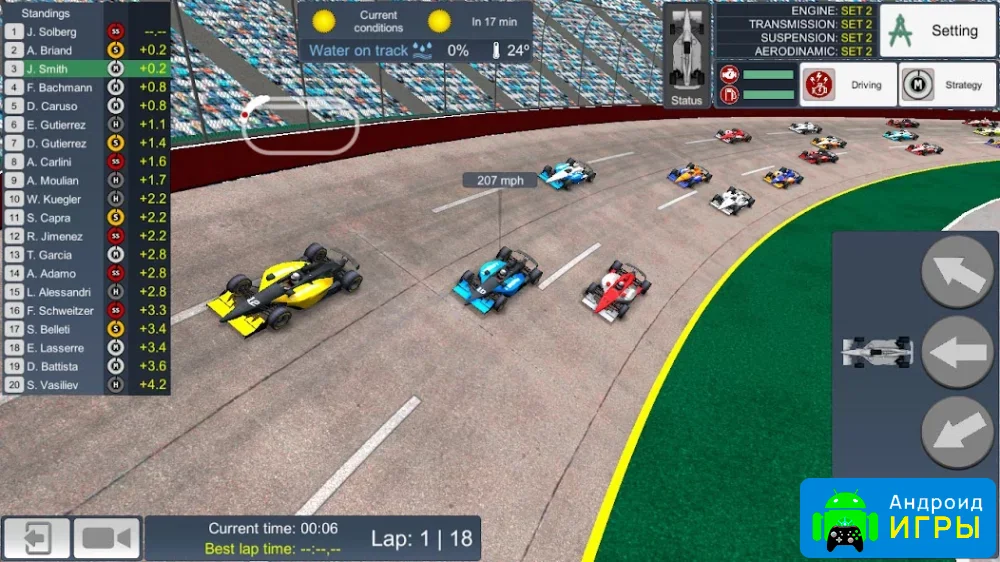Open the oval track minimap
Screen dimensions: 1000x562
[300, 126]
